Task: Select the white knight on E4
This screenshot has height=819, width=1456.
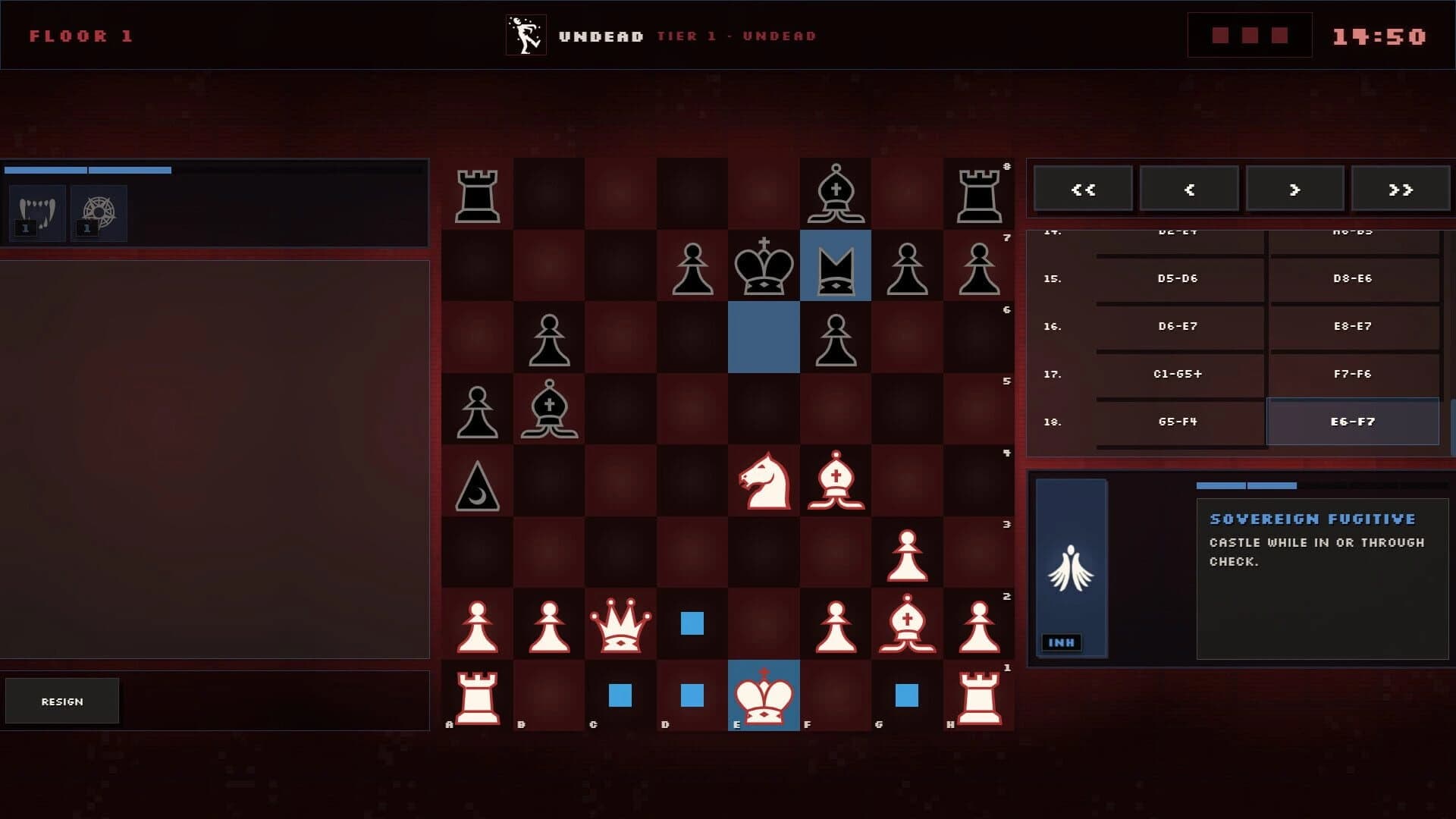Action: click(x=764, y=482)
